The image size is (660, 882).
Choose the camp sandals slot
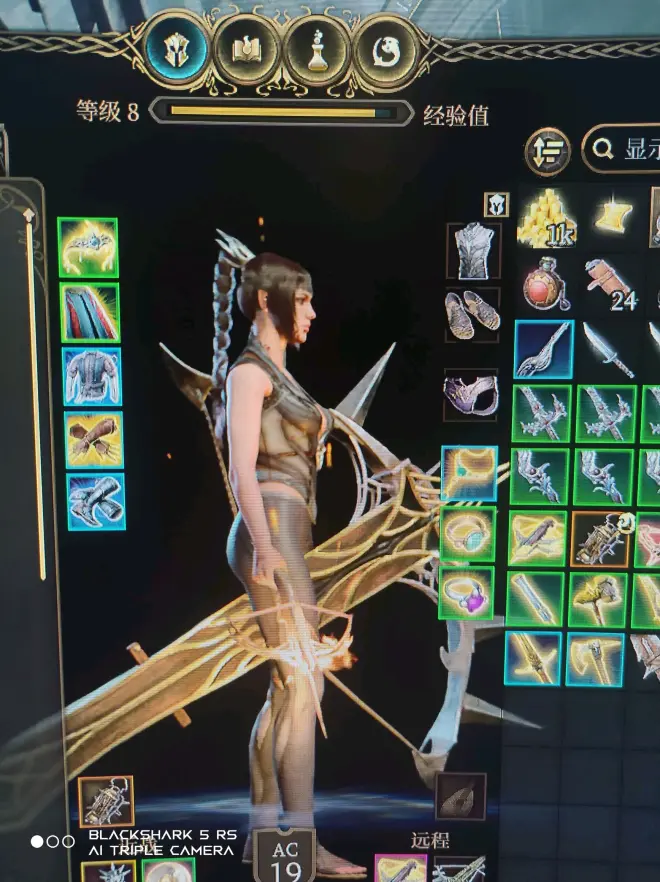(x=472, y=314)
